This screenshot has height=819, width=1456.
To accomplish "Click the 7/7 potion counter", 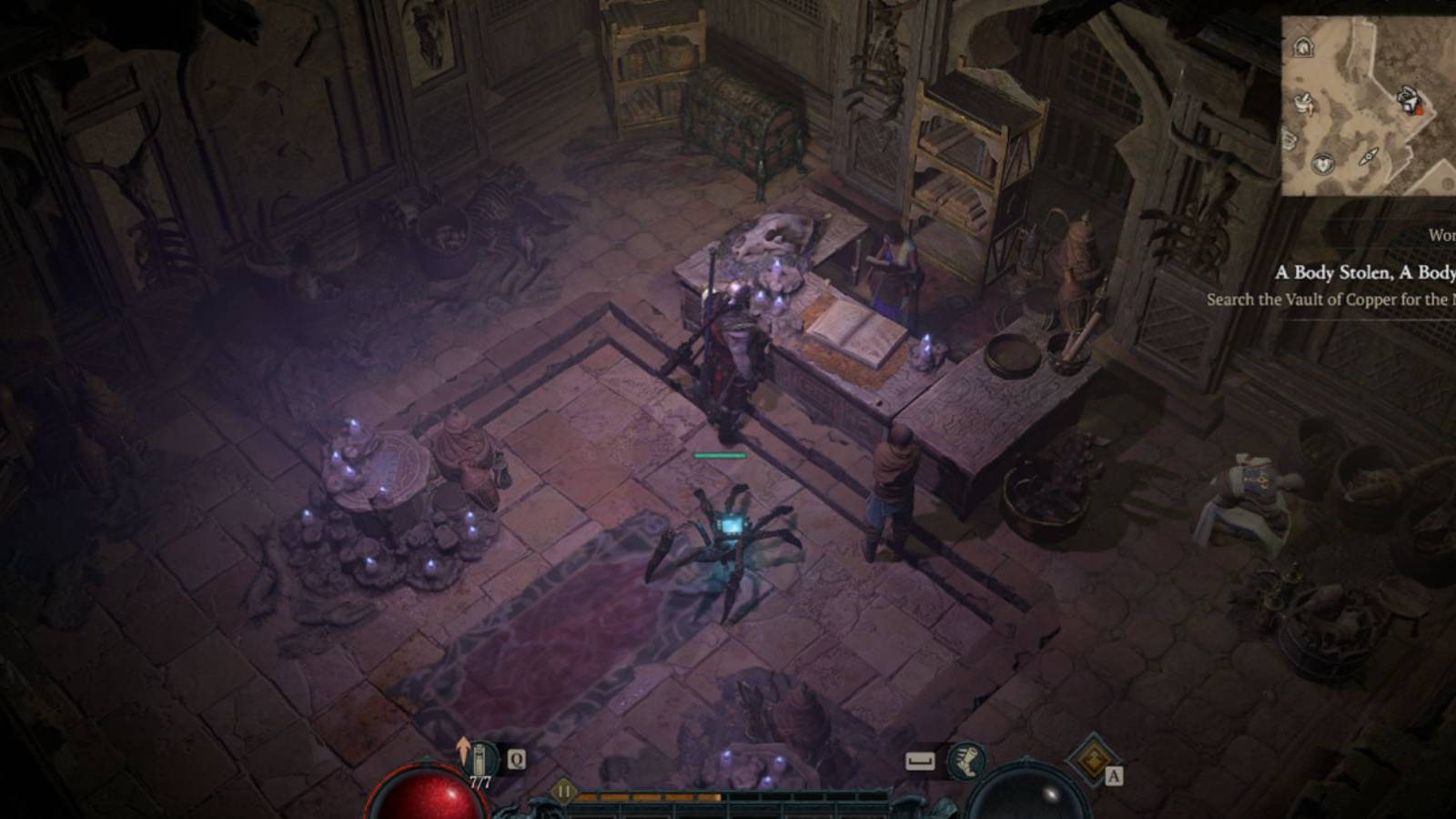I will 479,783.
